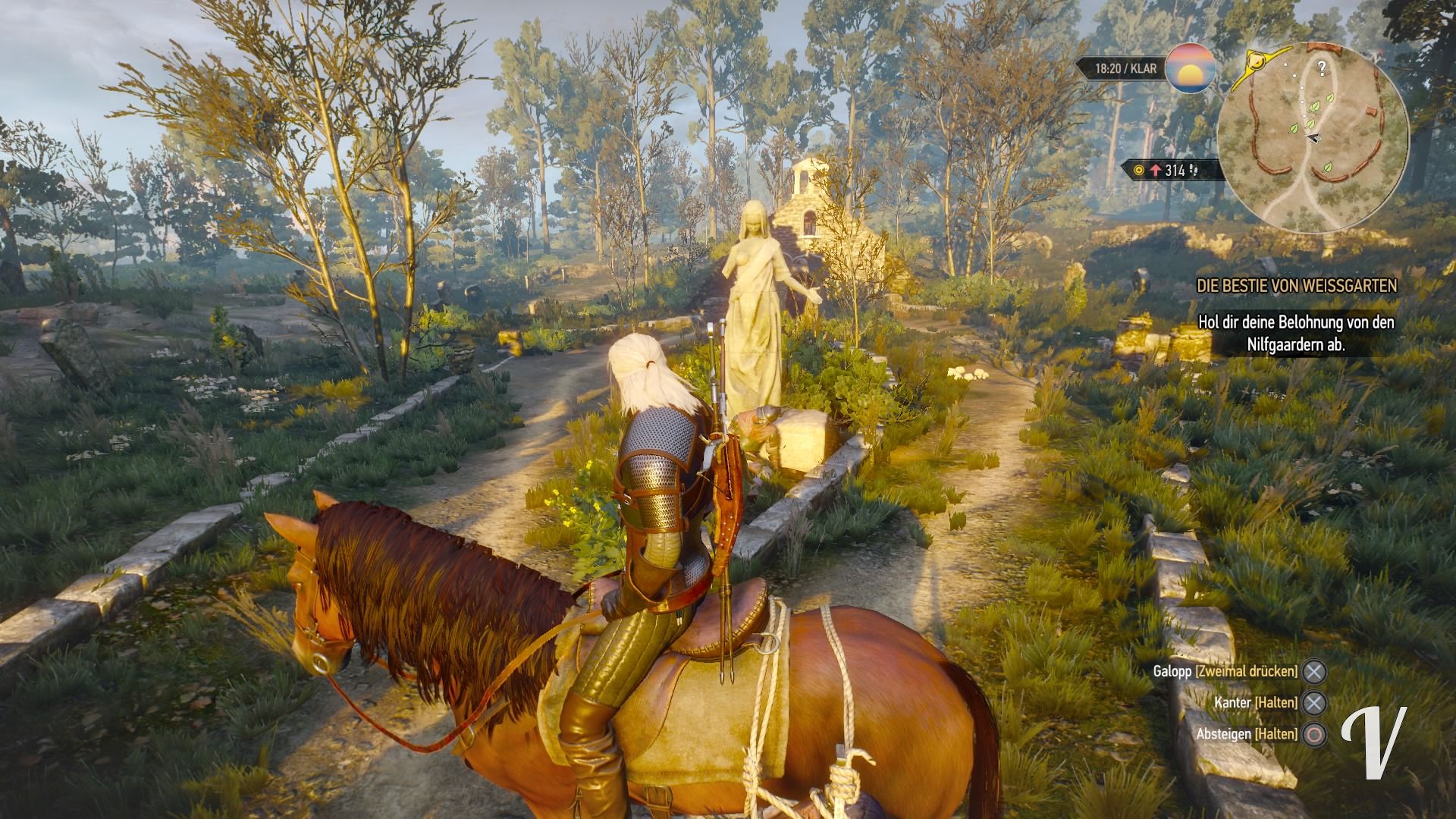Click the sunset weather icon

click(1191, 69)
